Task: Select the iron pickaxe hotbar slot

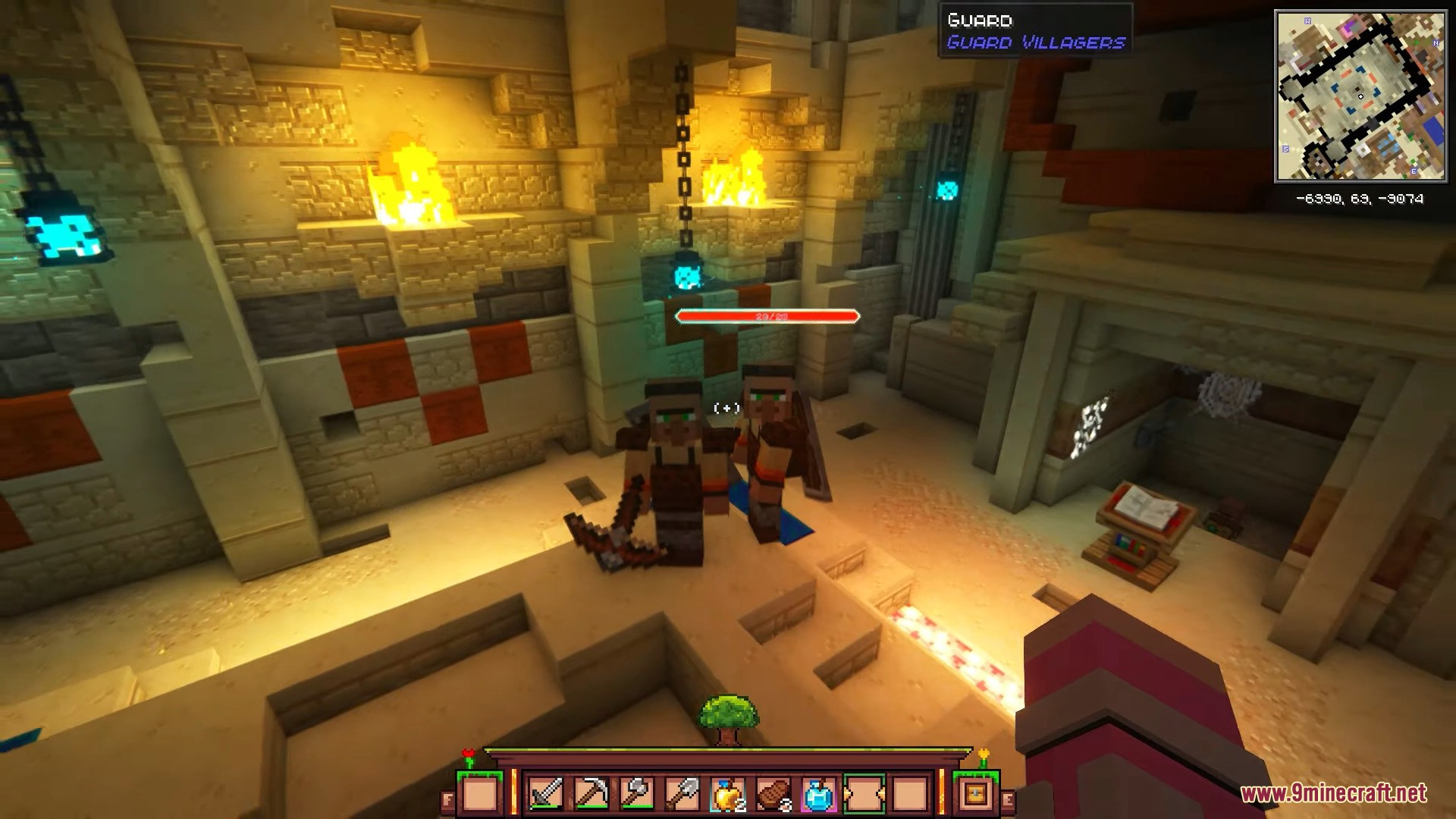Action: coord(591,794)
